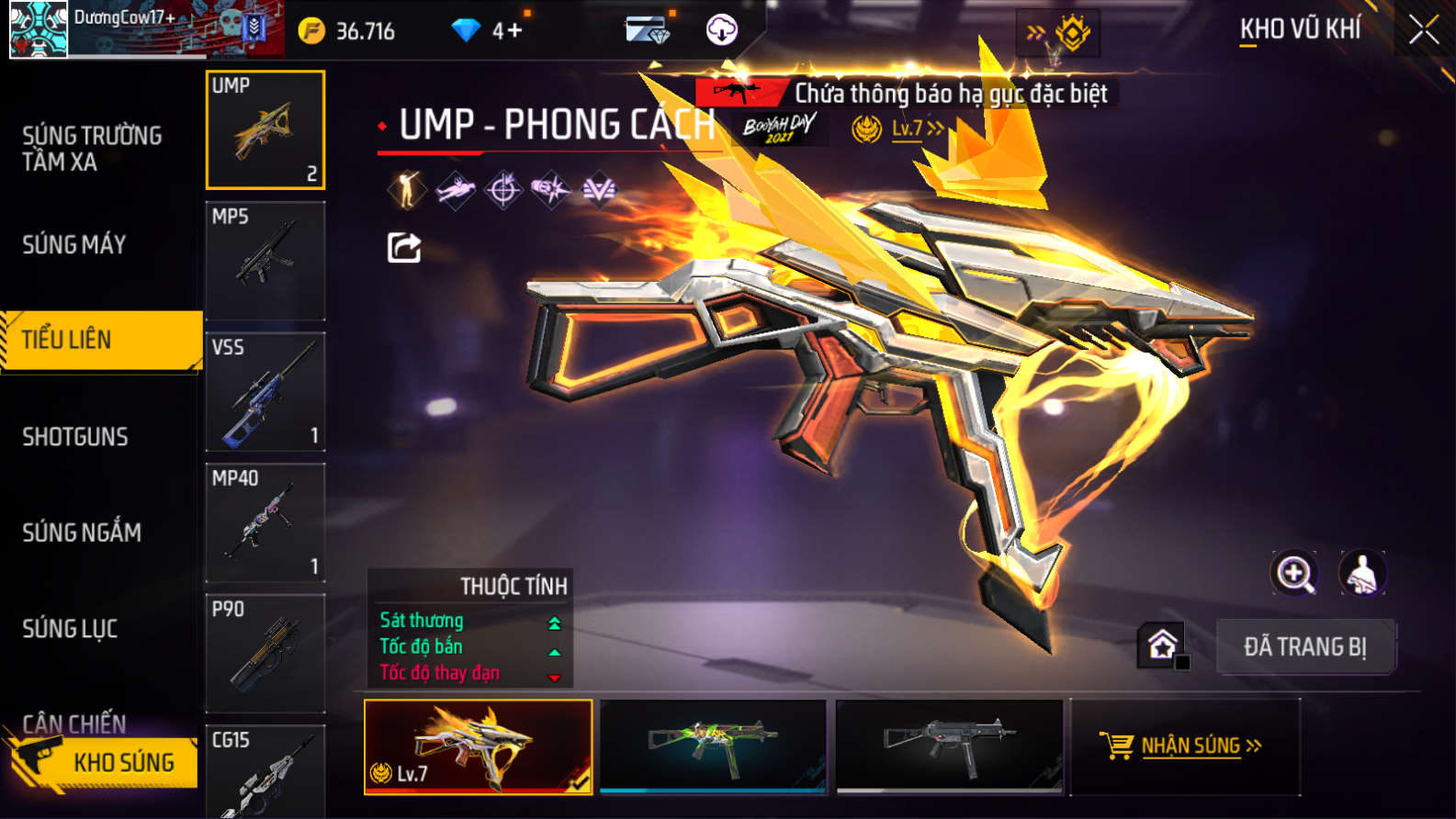Switch to Súng Ngắm category
The image size is (1456, 819).
(x=82, y=533)
